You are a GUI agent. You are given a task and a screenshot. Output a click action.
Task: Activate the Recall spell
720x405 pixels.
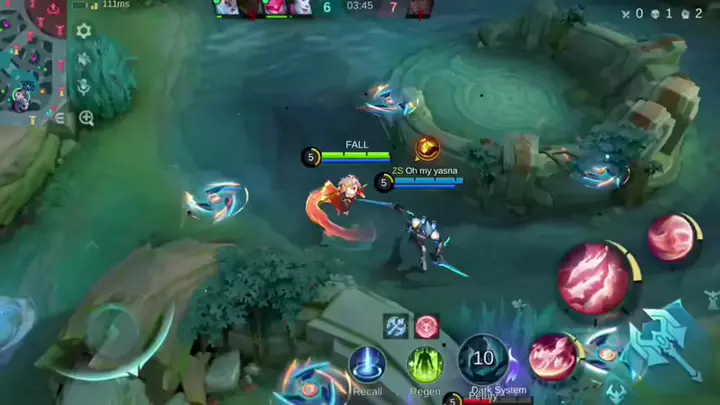coord(367,364)
